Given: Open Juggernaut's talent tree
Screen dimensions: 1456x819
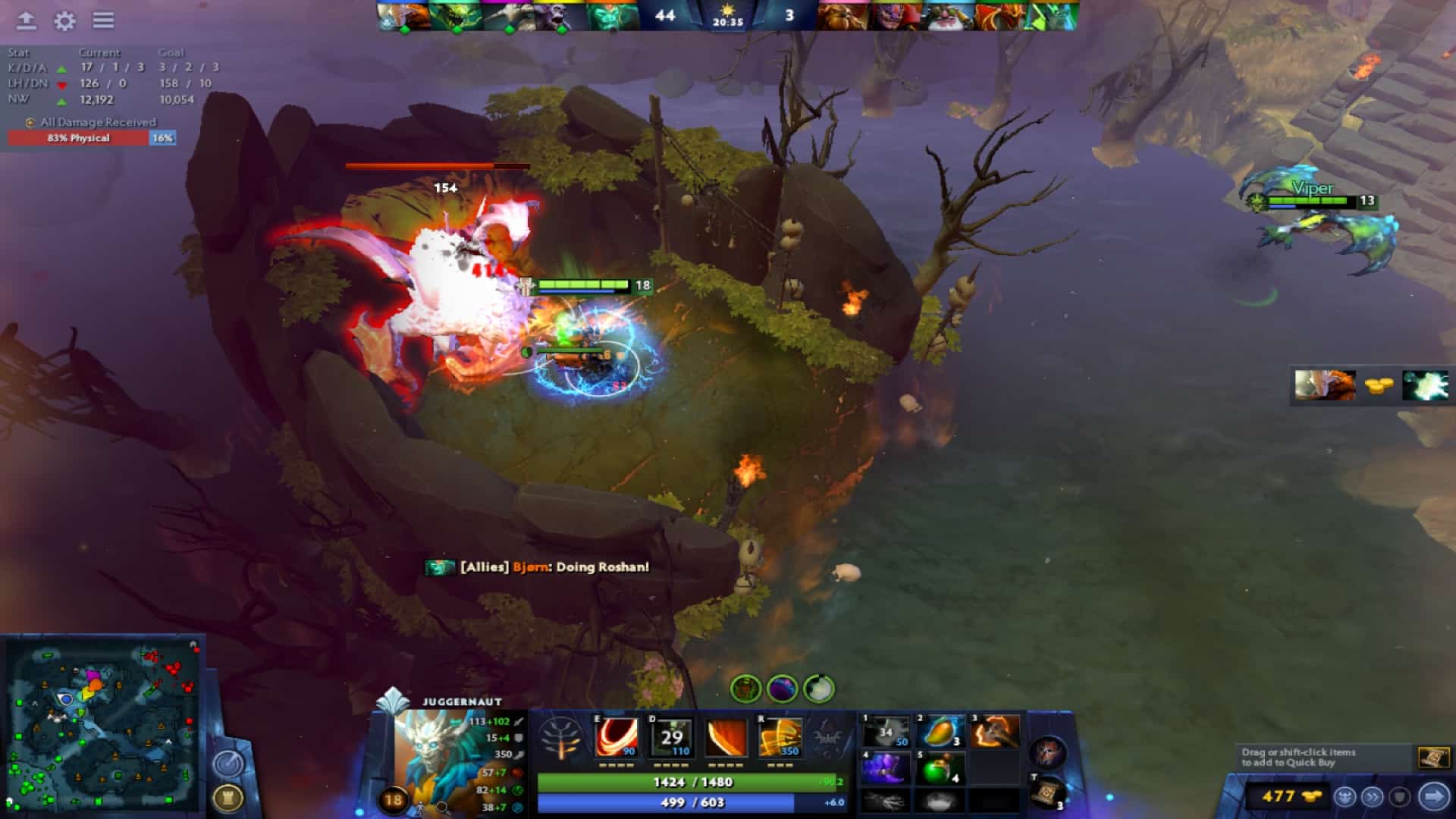Looking at the screenshot, I should click(559, 737).
